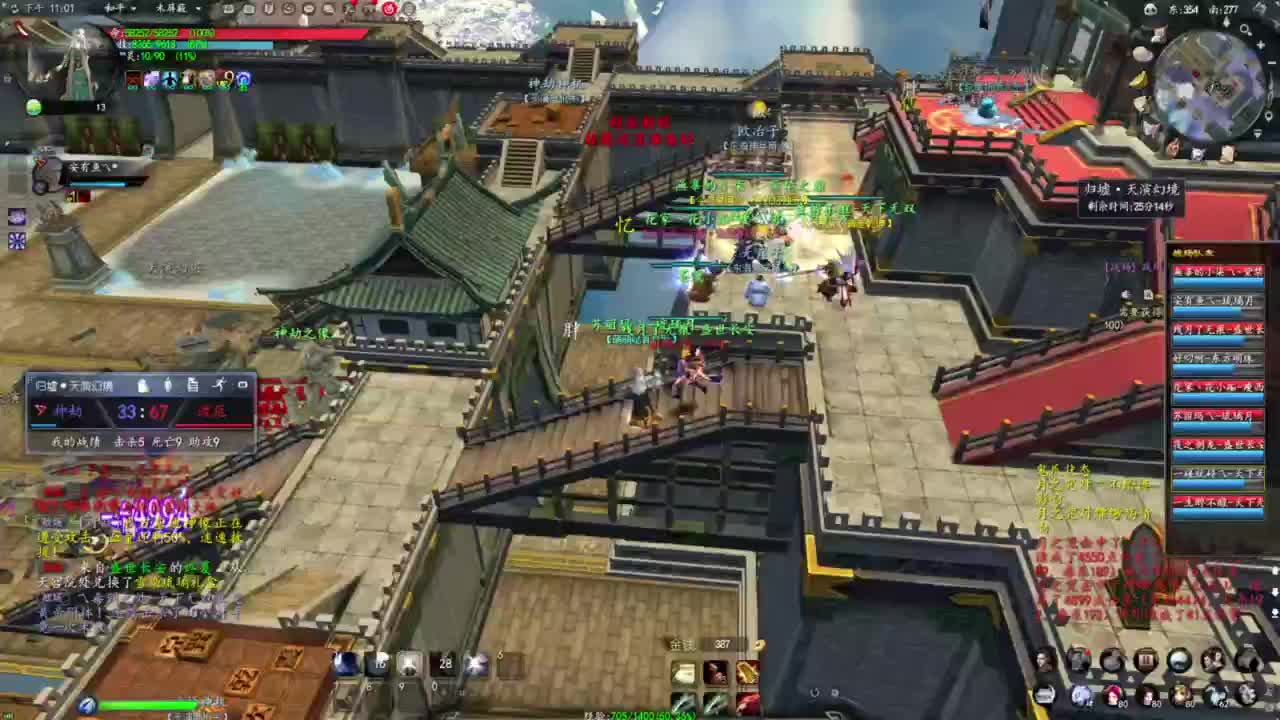Click the scroll icon on the battle score panel header
Screen dimensions: 1280x720
(x=194, y=386)
